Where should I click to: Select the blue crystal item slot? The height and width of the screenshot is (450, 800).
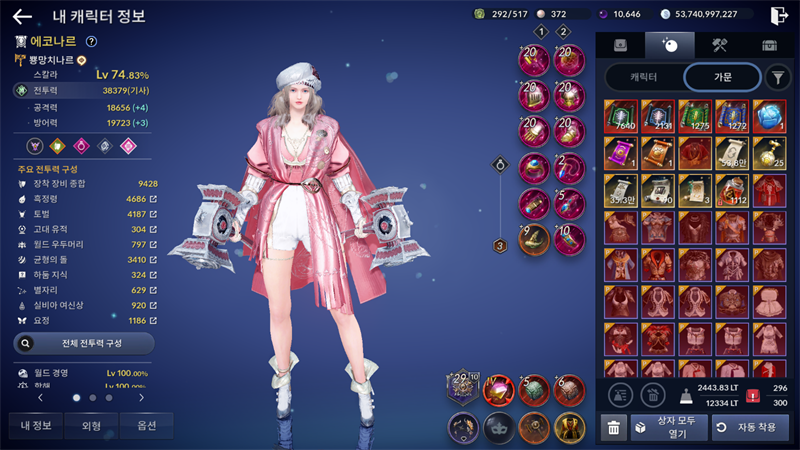(x=769, y=115)
